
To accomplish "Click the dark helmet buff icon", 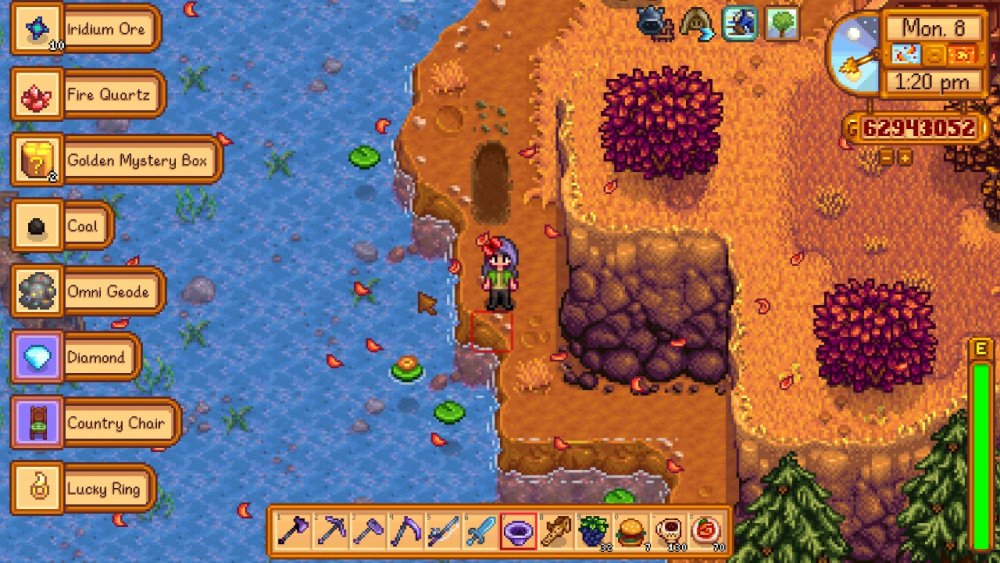I will tap(651, 20).
